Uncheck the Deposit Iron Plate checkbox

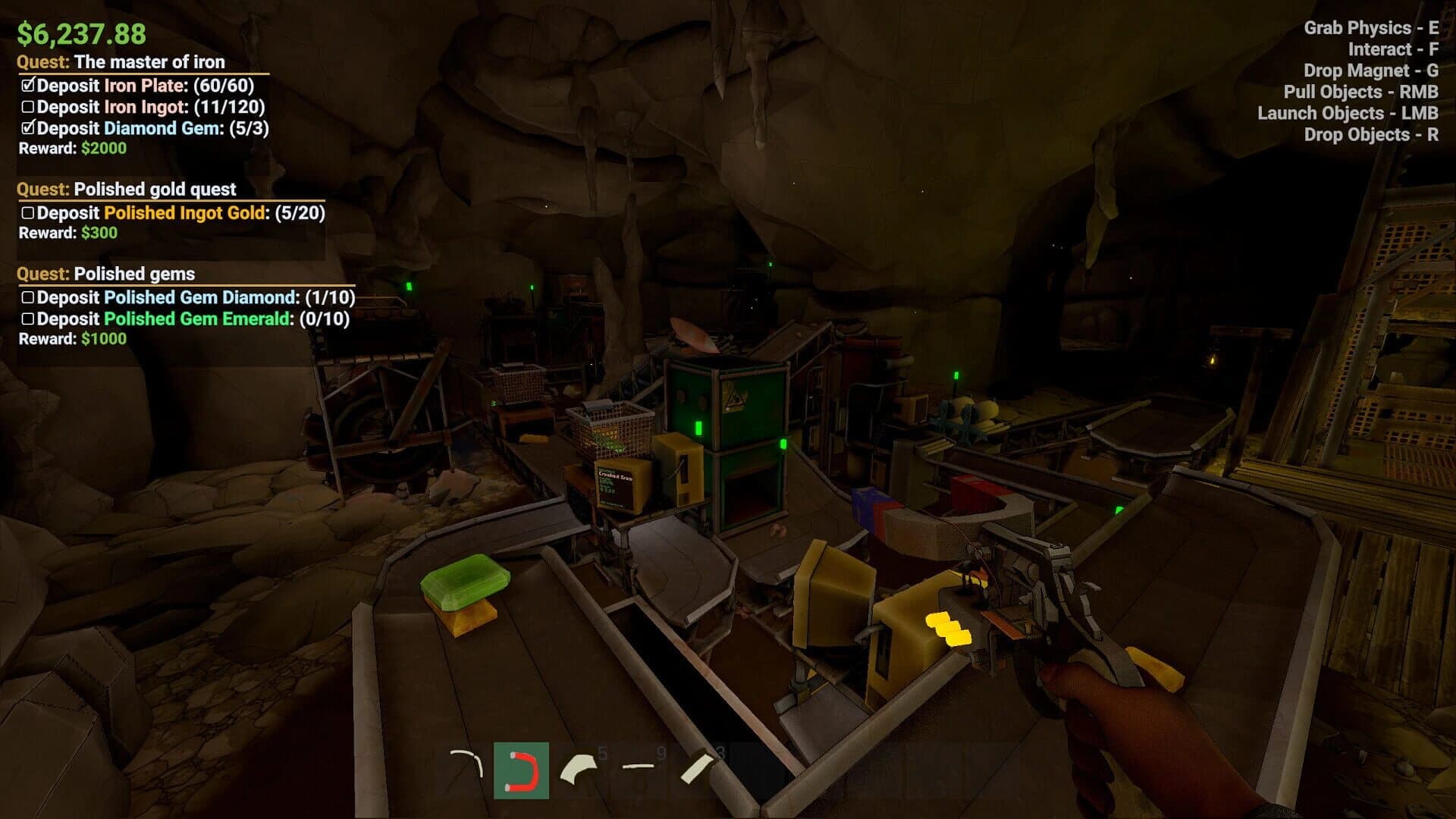(30, 86)
